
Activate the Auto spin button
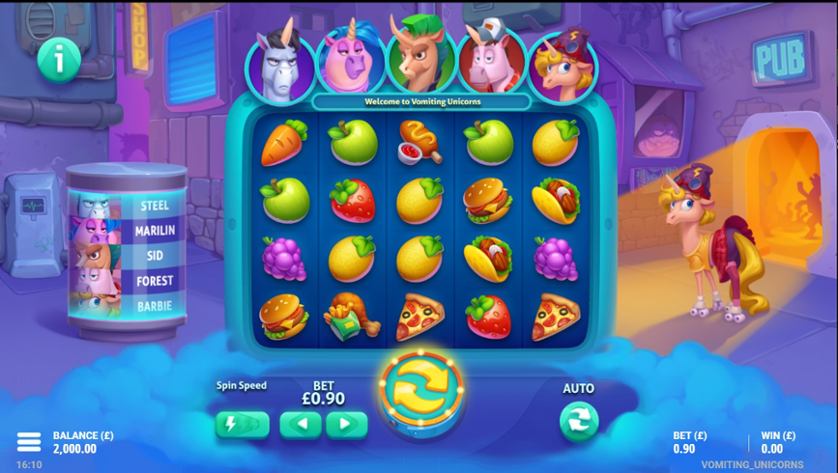pyautogui.click(x=578, y=421)
